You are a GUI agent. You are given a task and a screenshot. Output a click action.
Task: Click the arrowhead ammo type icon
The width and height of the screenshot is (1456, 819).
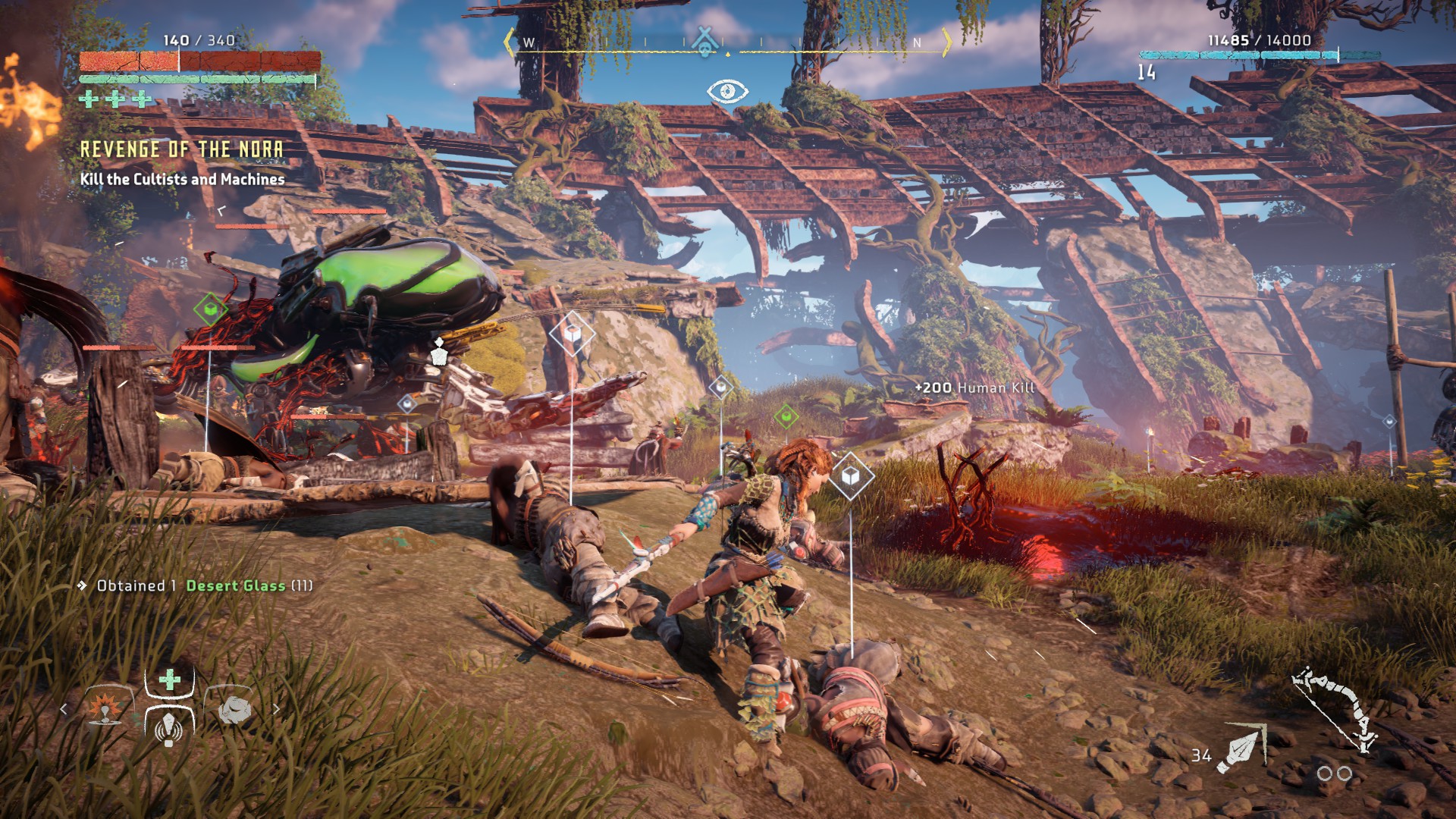tap(1241, 749)
